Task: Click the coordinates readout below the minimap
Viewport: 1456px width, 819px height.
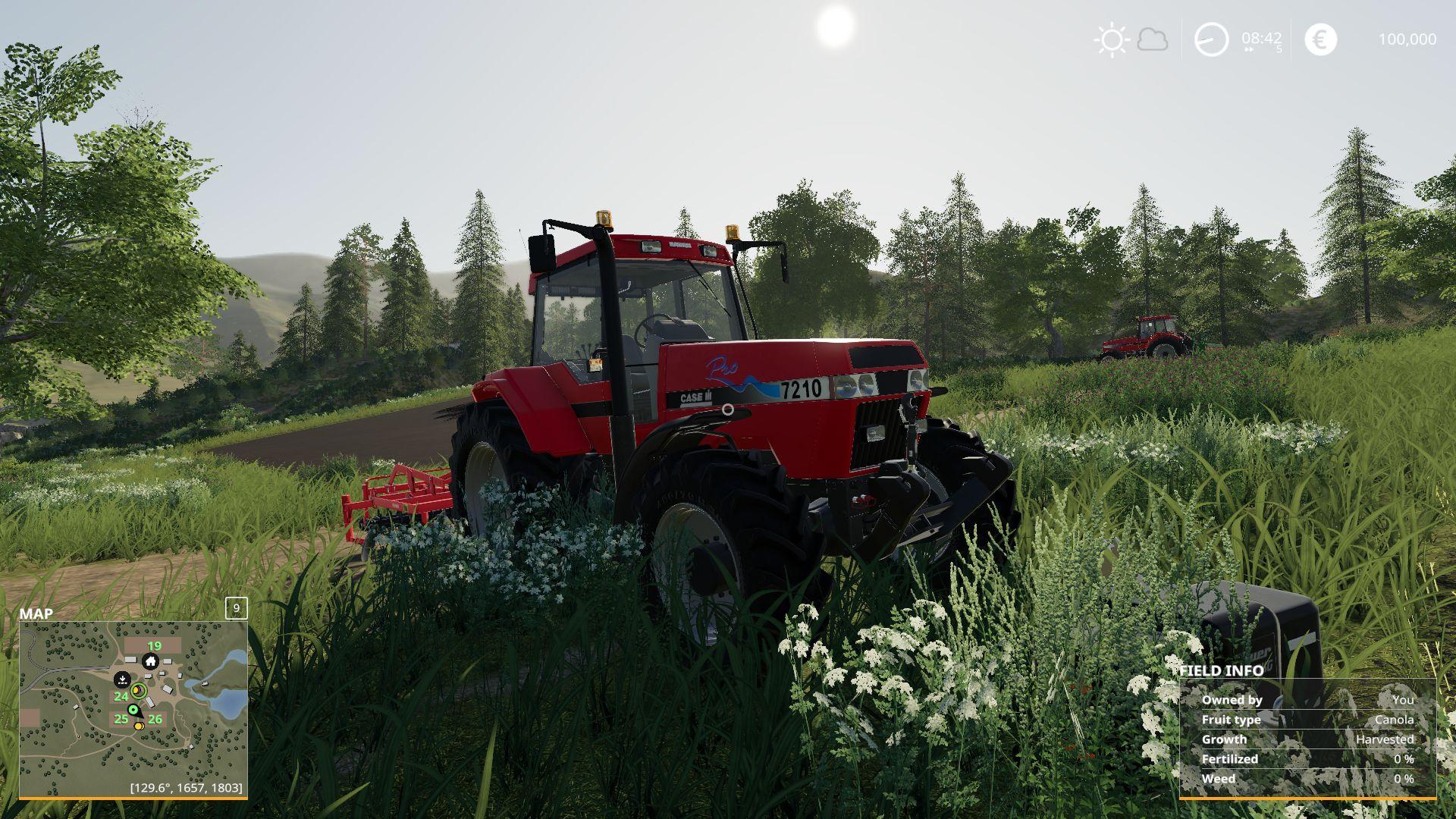Action: [x=186, y=787]
